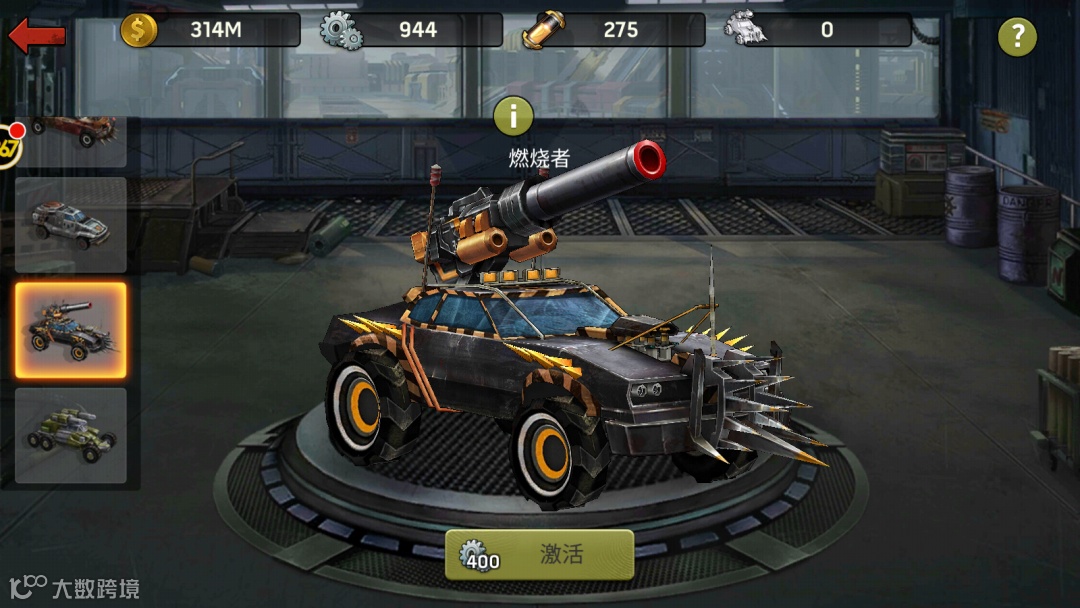Go back with the red arrow
The height and width of the screenshot is (608, 1080).
[x=37, y=36]
